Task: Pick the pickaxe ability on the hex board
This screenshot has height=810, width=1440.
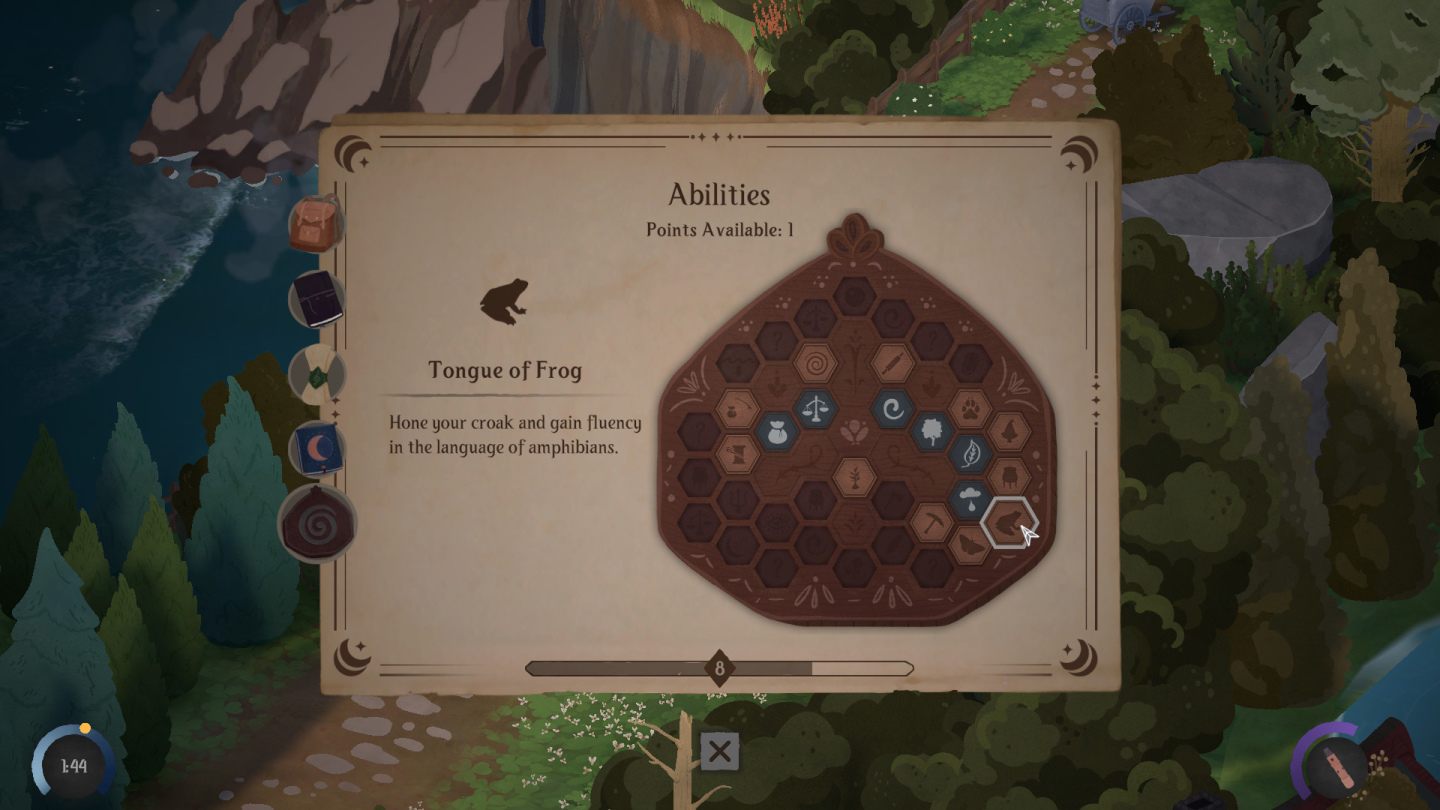Action: [x=933, y=521]
